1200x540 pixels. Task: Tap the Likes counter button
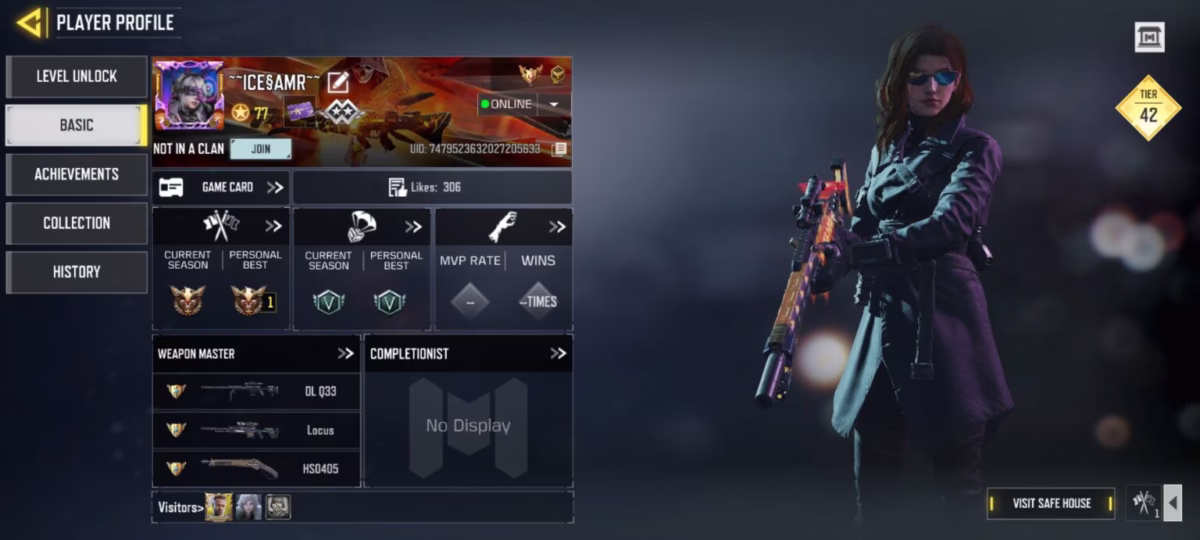[x=432, y=187]
